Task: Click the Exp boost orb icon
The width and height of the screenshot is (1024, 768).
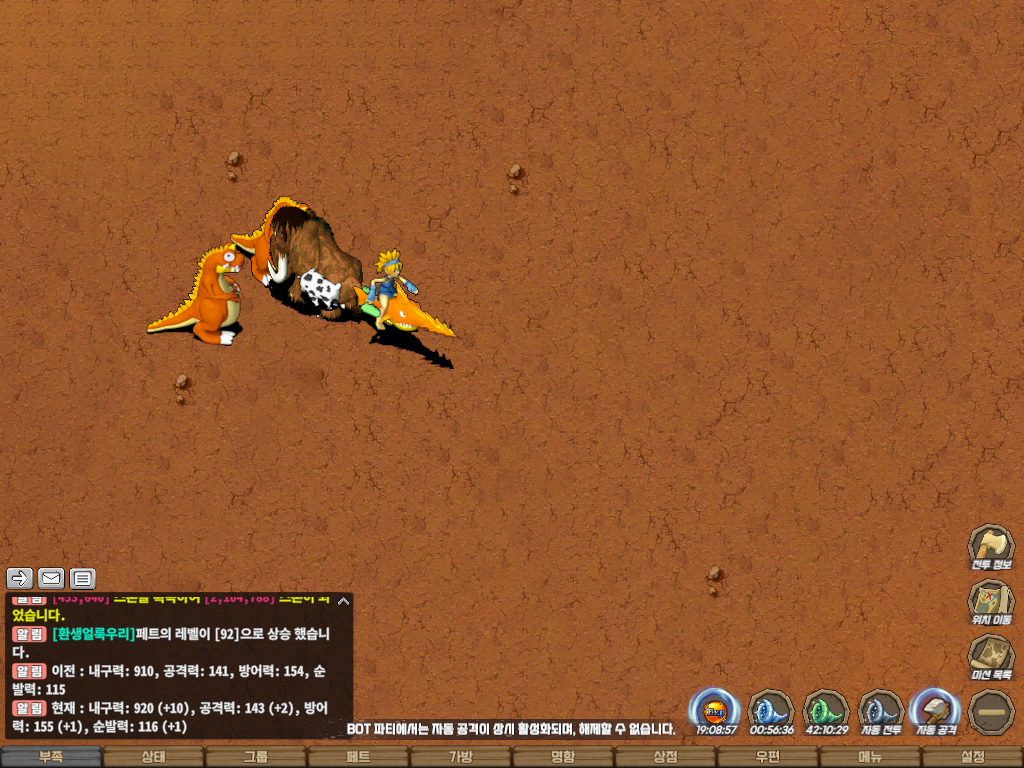Action: point(715,711)
